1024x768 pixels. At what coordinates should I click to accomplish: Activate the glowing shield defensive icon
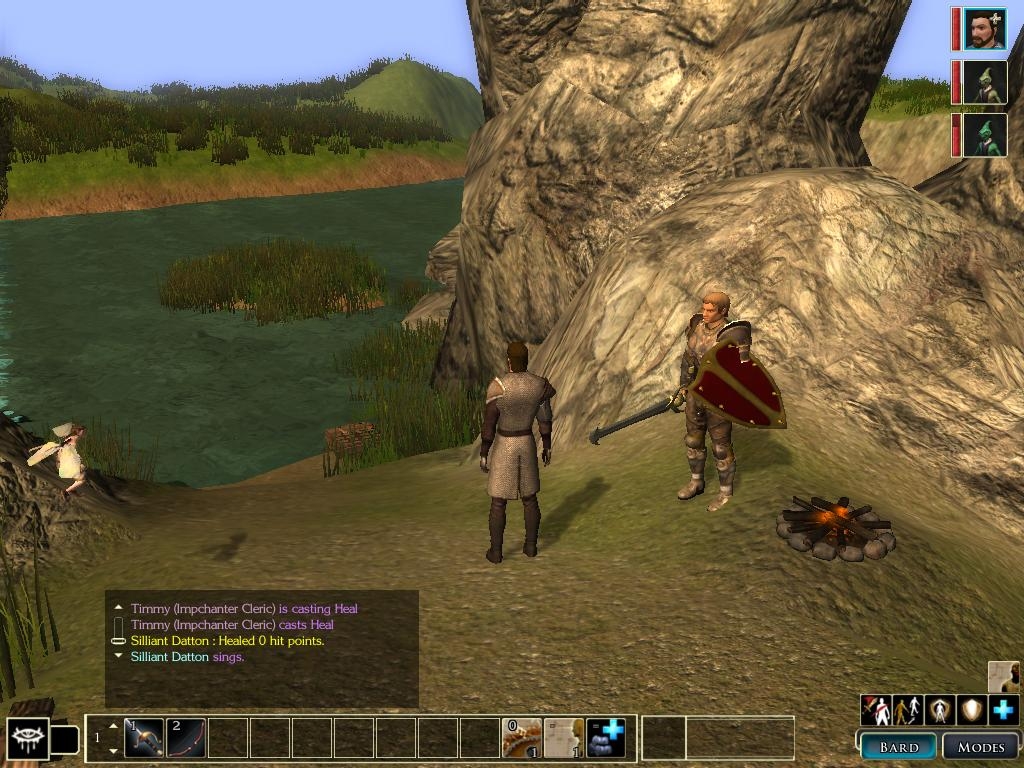[x=971, y=710]
